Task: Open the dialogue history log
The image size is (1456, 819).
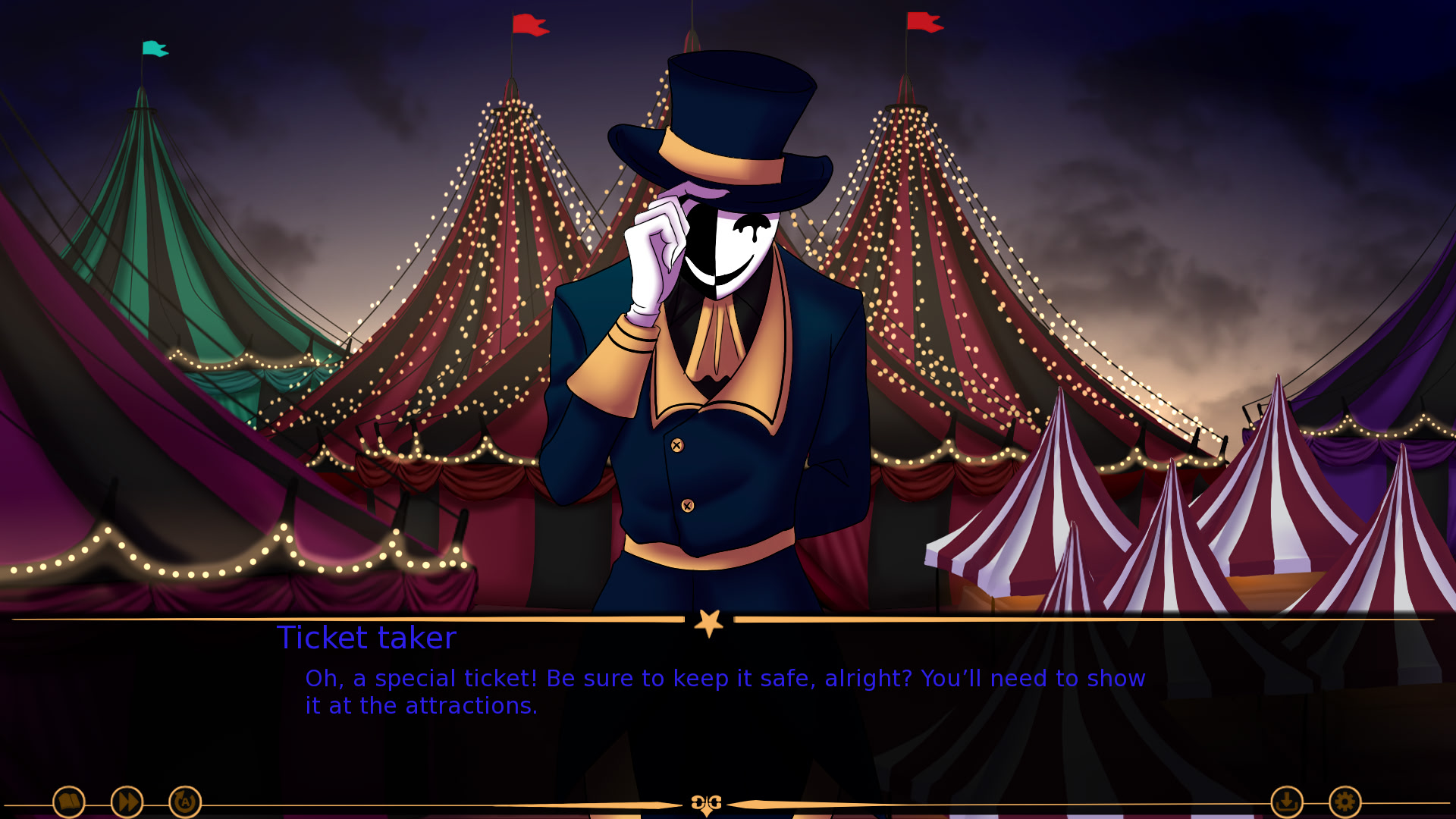Action: pyautogui.click(x=69, y=802)
